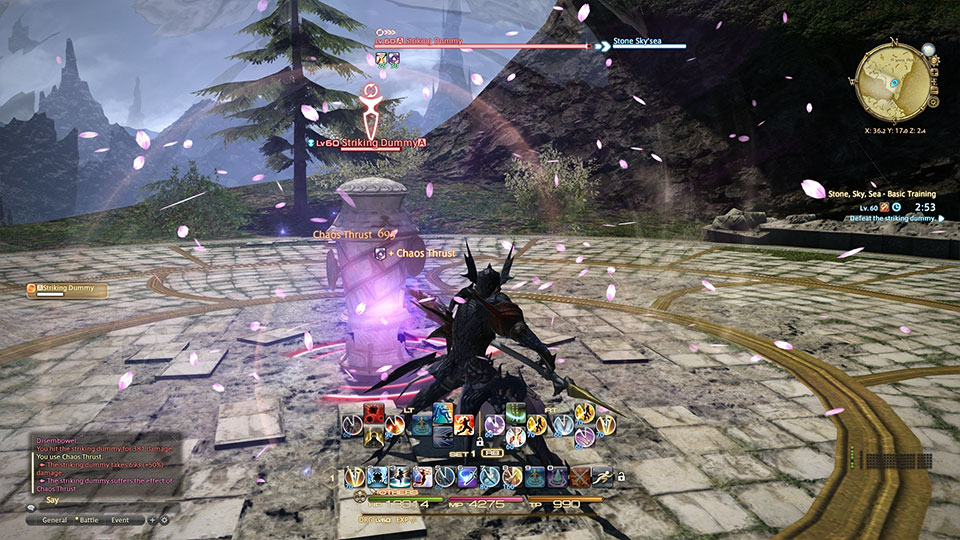
Task: Open the chat mode speech bubble icon
Action: (32, 507)
